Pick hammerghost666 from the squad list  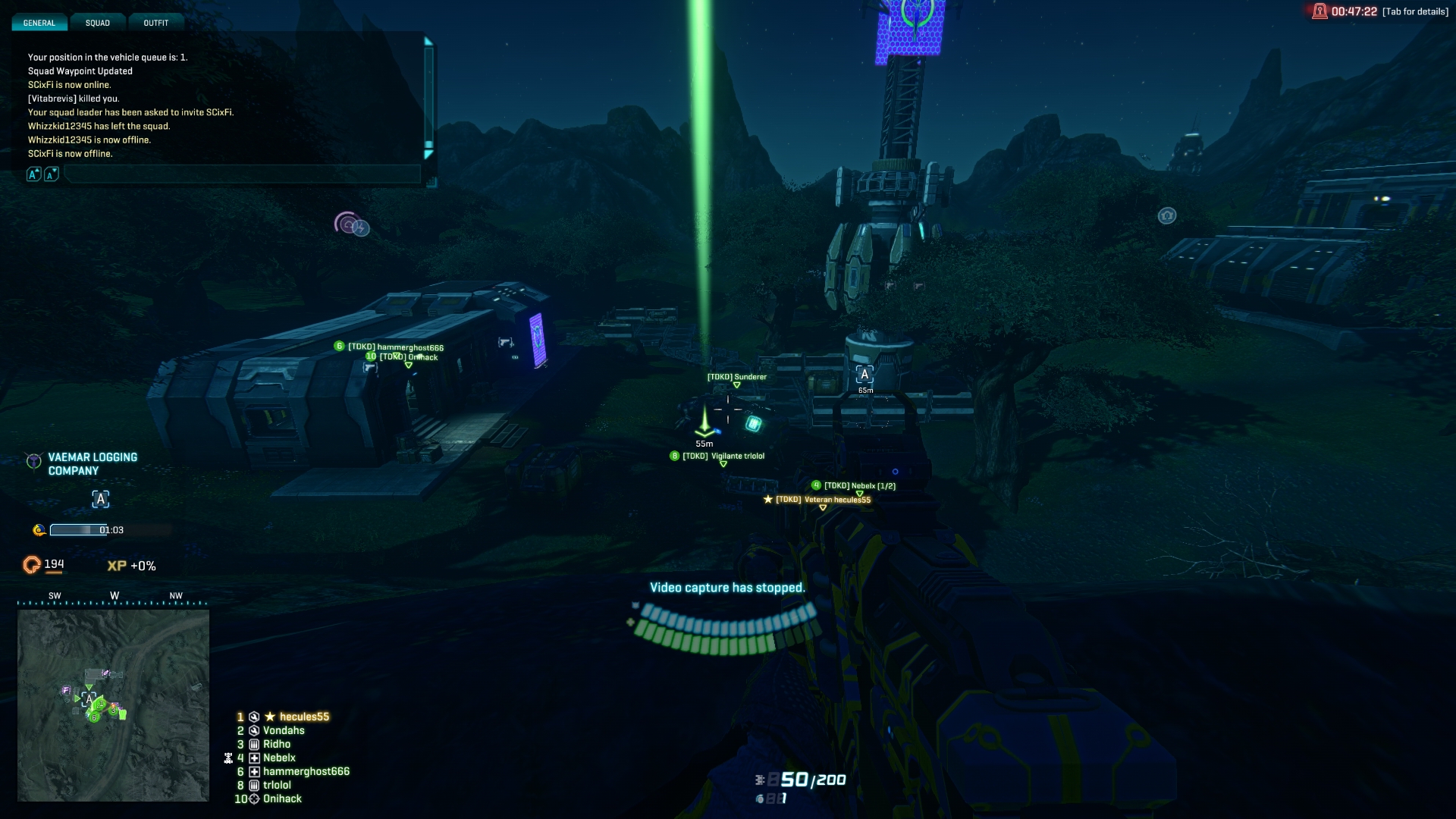(x=306, y=771)
